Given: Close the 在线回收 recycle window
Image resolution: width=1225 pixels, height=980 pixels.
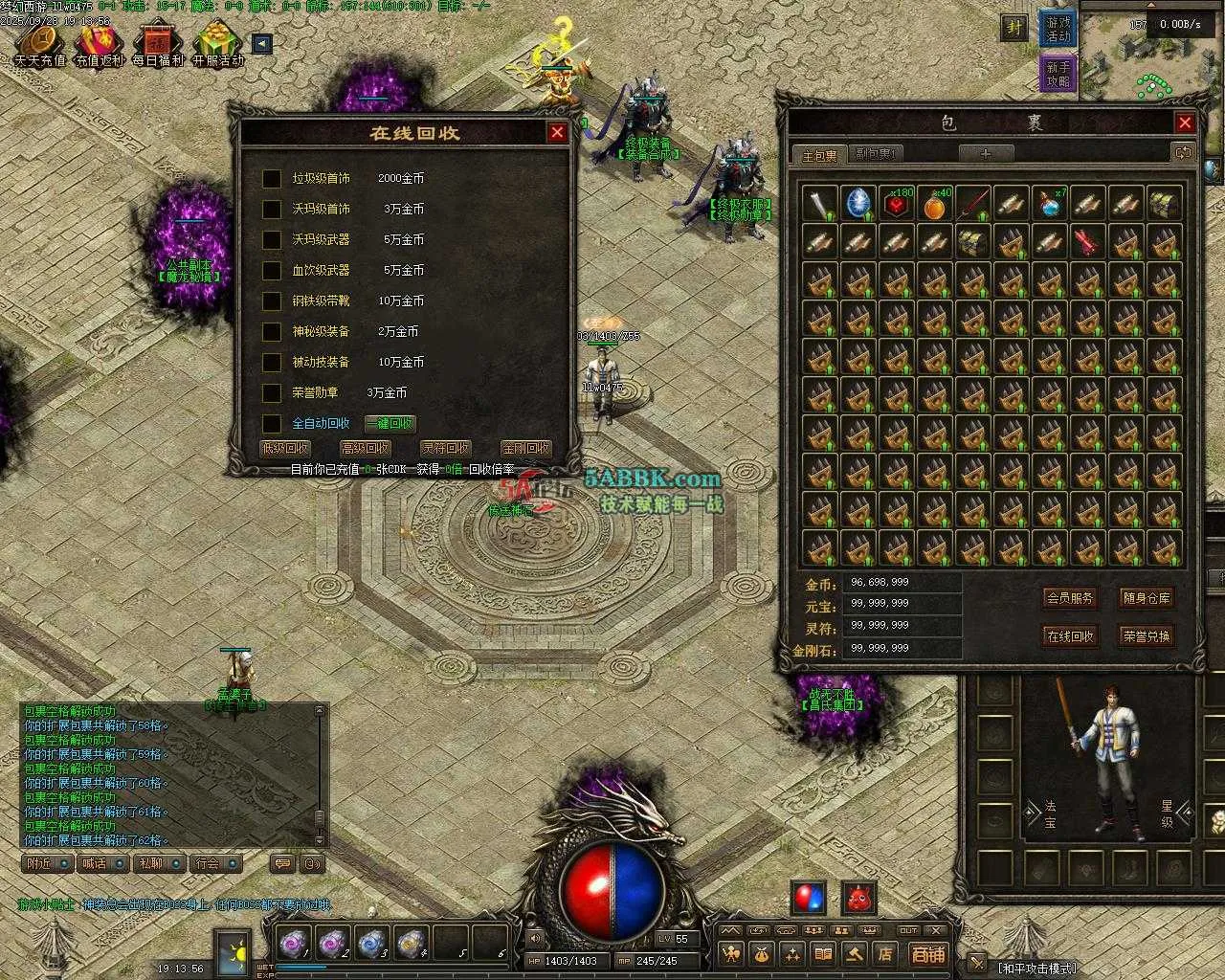Looking at the screenshot, I should (557, 133).
